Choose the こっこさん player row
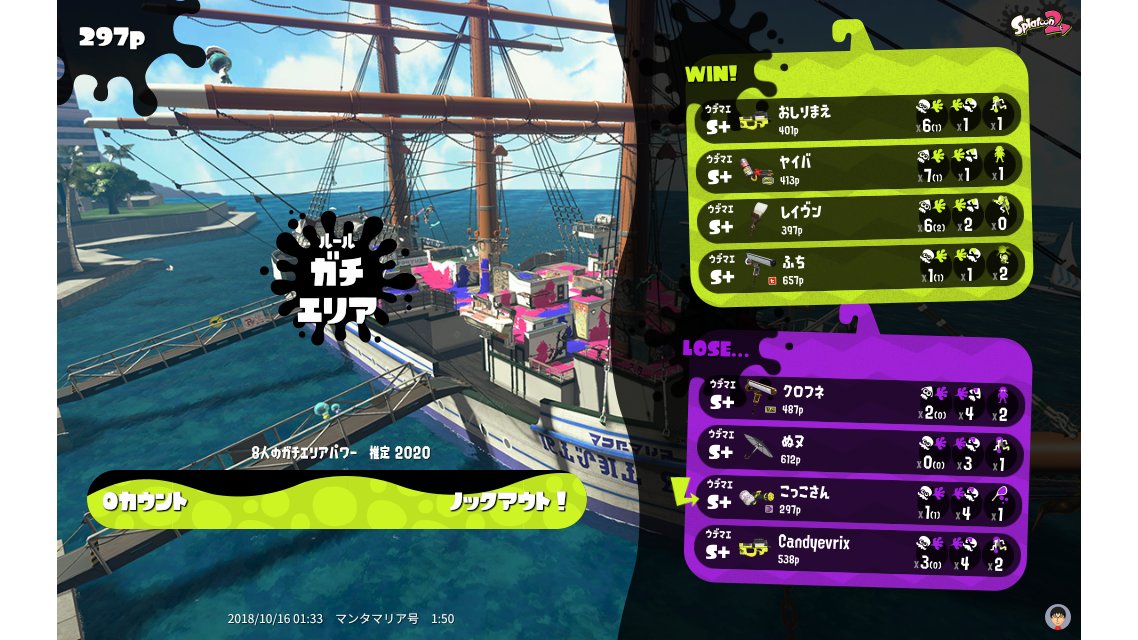1138x640 pixels. click(x=858, y=502)
